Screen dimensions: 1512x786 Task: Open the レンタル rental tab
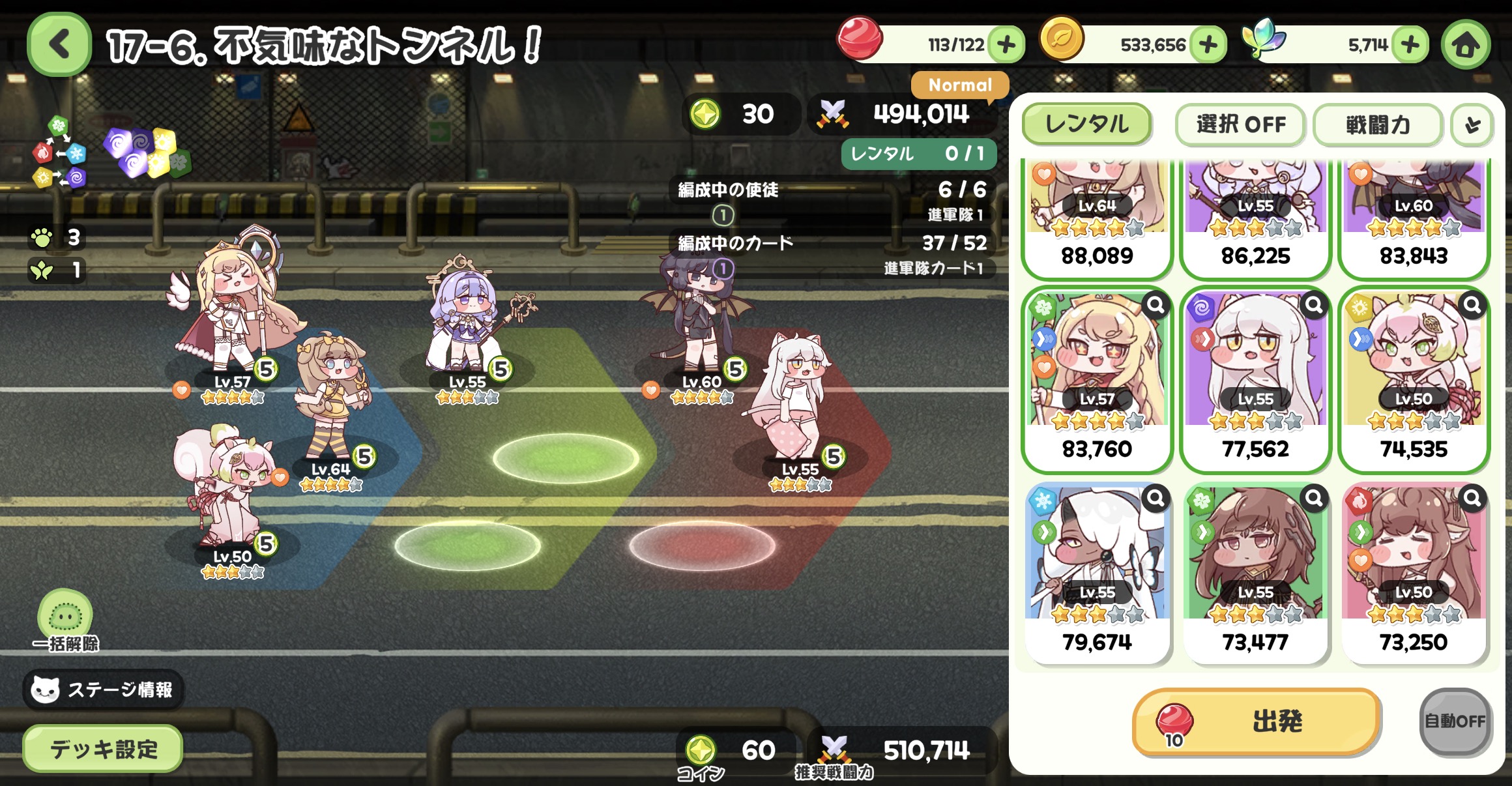pyautogui.click(x=1086, y=124)
